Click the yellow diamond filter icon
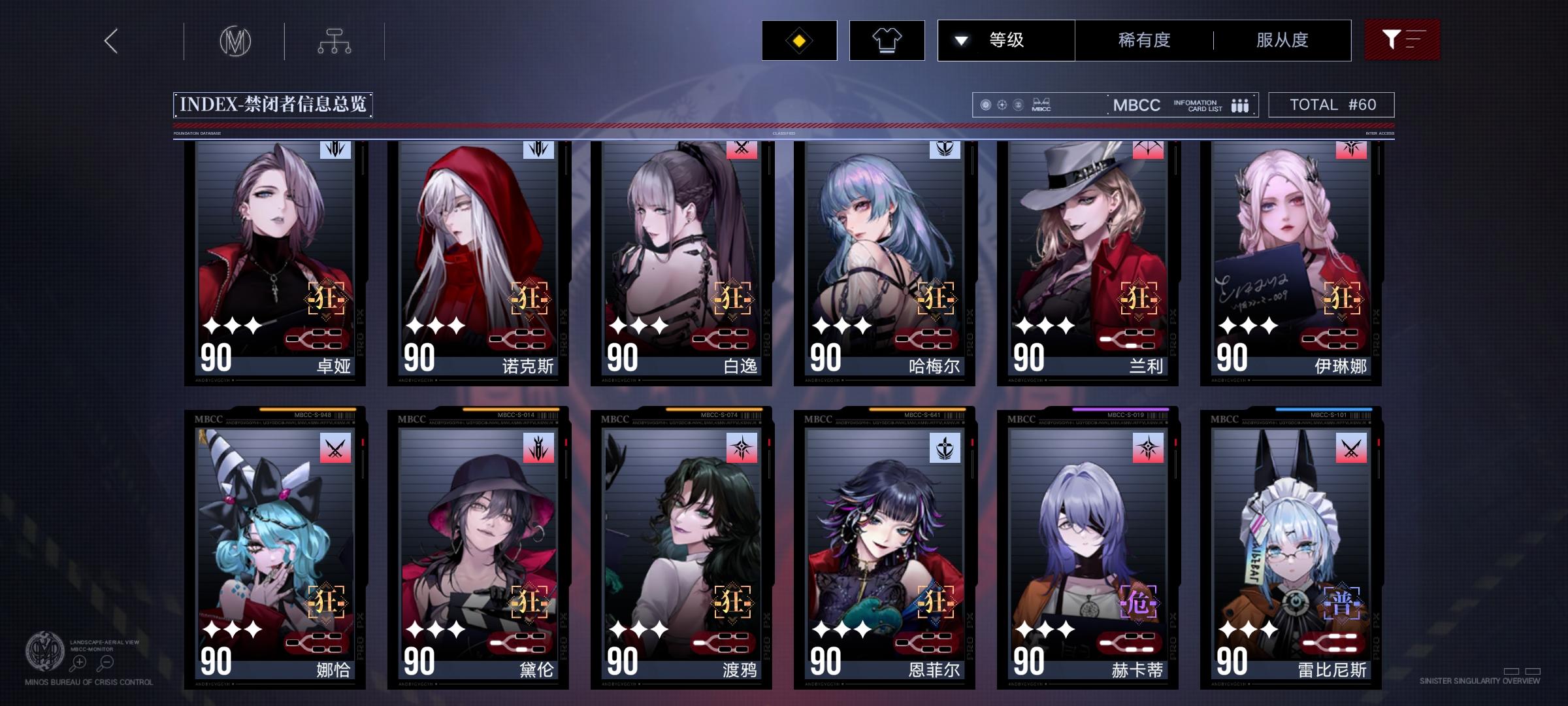1568x706 pixels. tap(798, 40)
